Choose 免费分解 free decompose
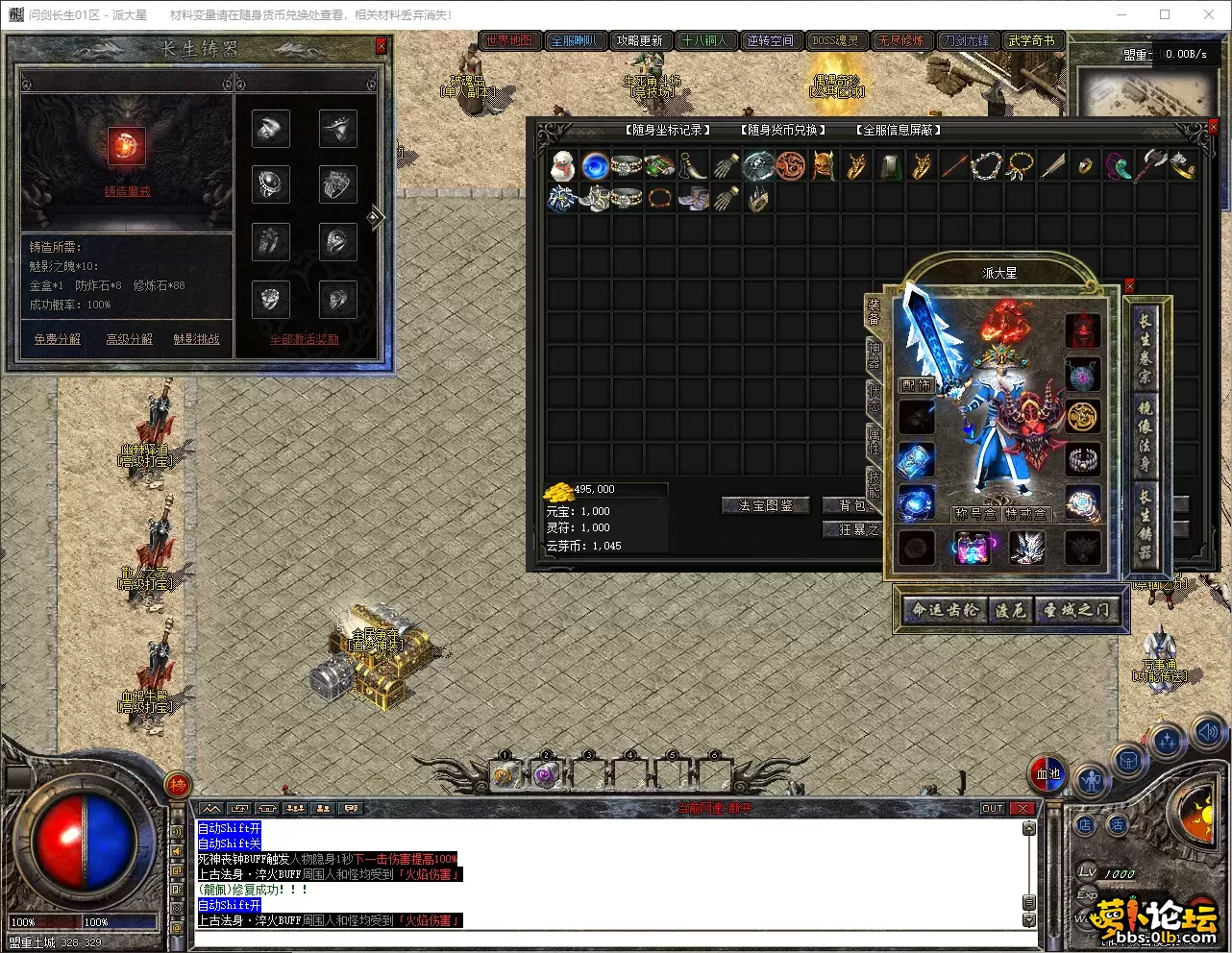Screen dimensions: 1232x953 click(58, 339)
